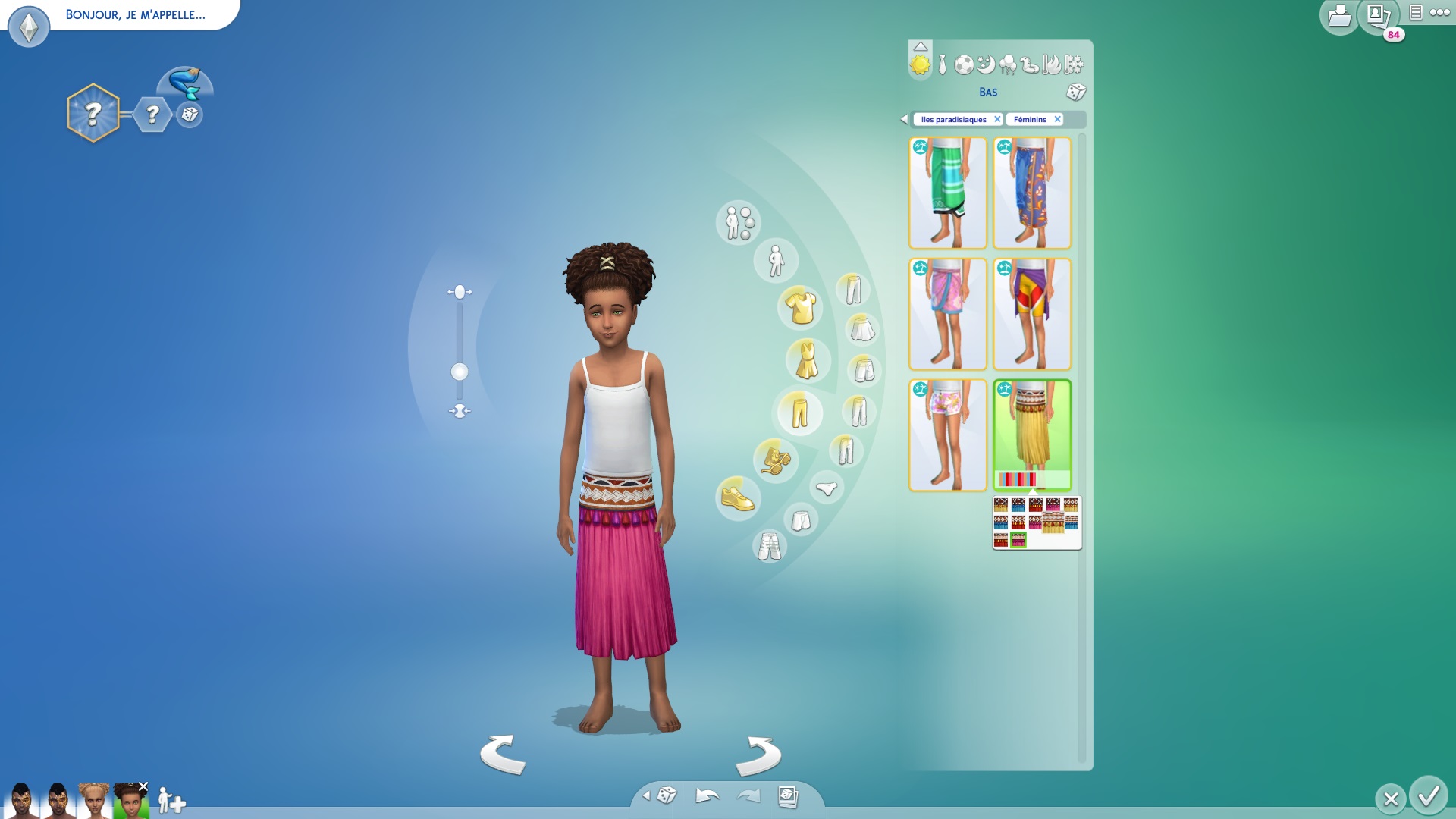Screen dimensions: 1456x819
Task: Open the aspiration question mark hexagon
Action: pyautogui.click(x=93, y=114)
